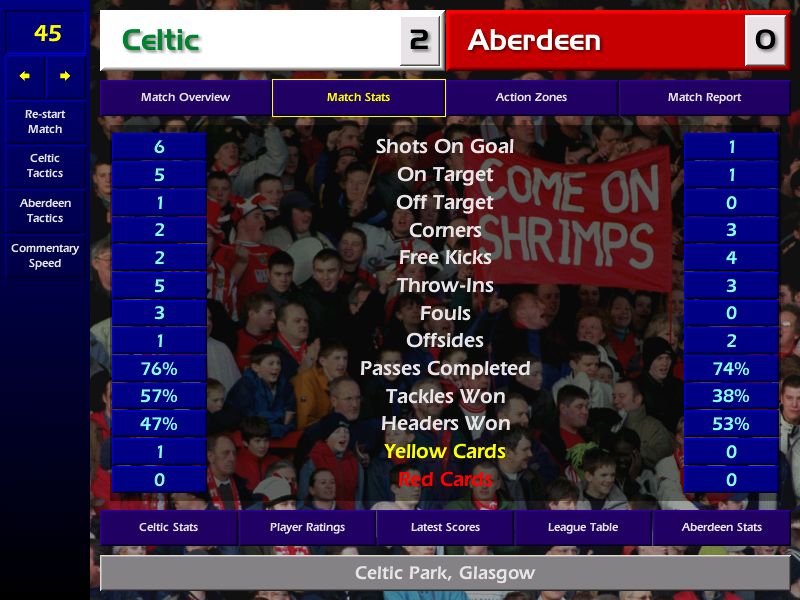Open the Match Overview tab
The image size is (800, 600).
click(x=185, y=98)
